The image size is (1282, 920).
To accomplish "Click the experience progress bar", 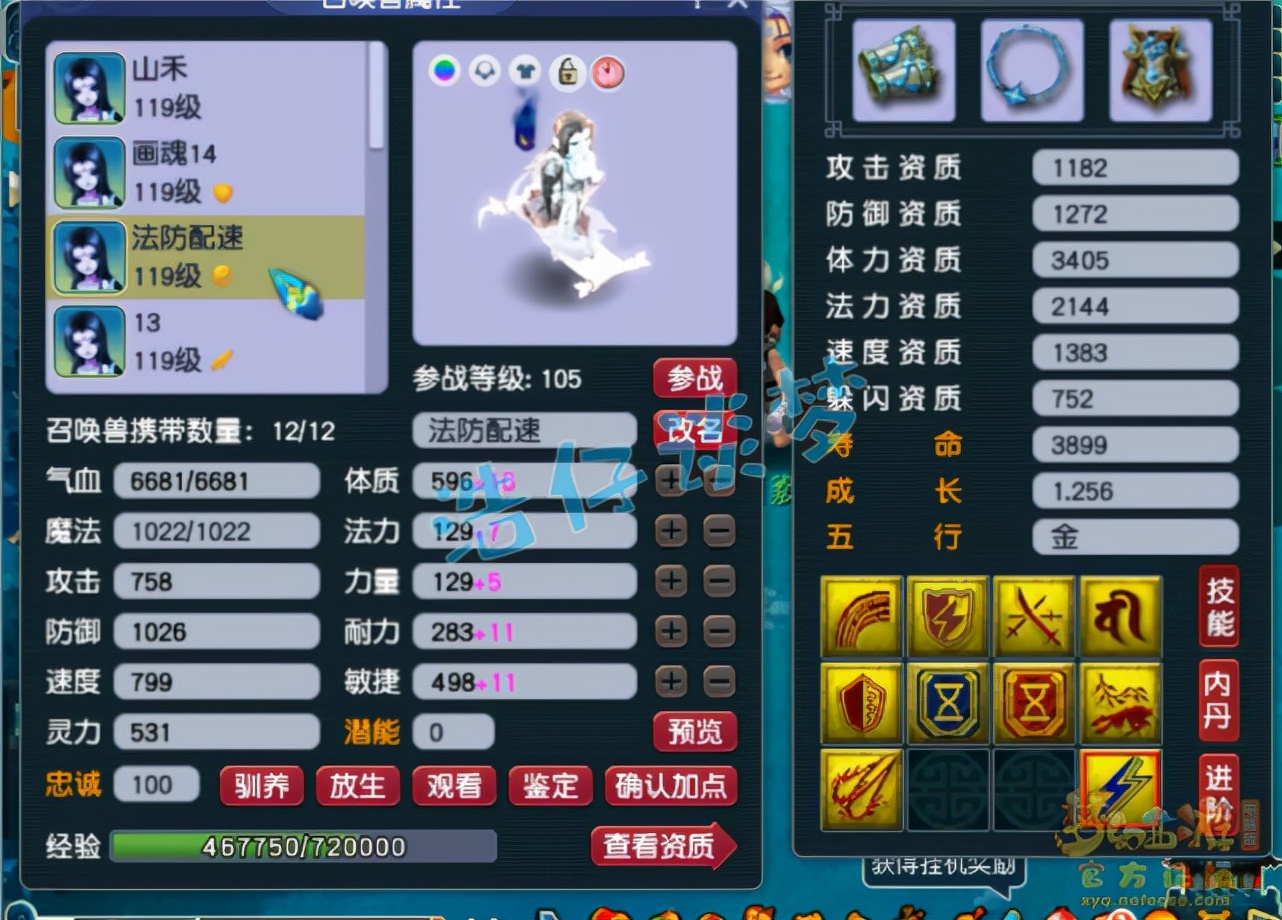I will pyautogui.click(x=300, y=847).
